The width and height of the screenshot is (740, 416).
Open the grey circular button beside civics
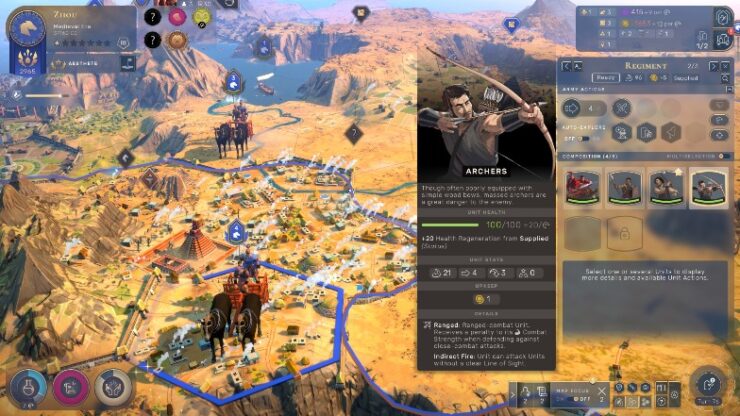(111, 385)
